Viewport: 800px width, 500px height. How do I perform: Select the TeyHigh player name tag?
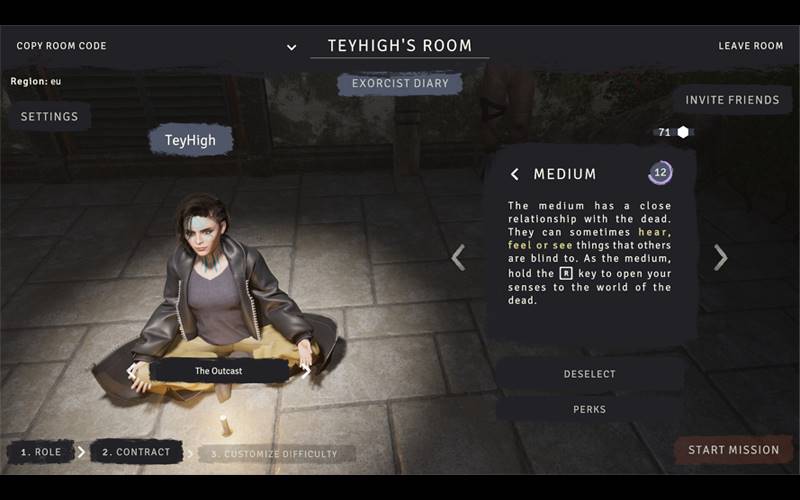pyautogui.click(x=190, y=141)
